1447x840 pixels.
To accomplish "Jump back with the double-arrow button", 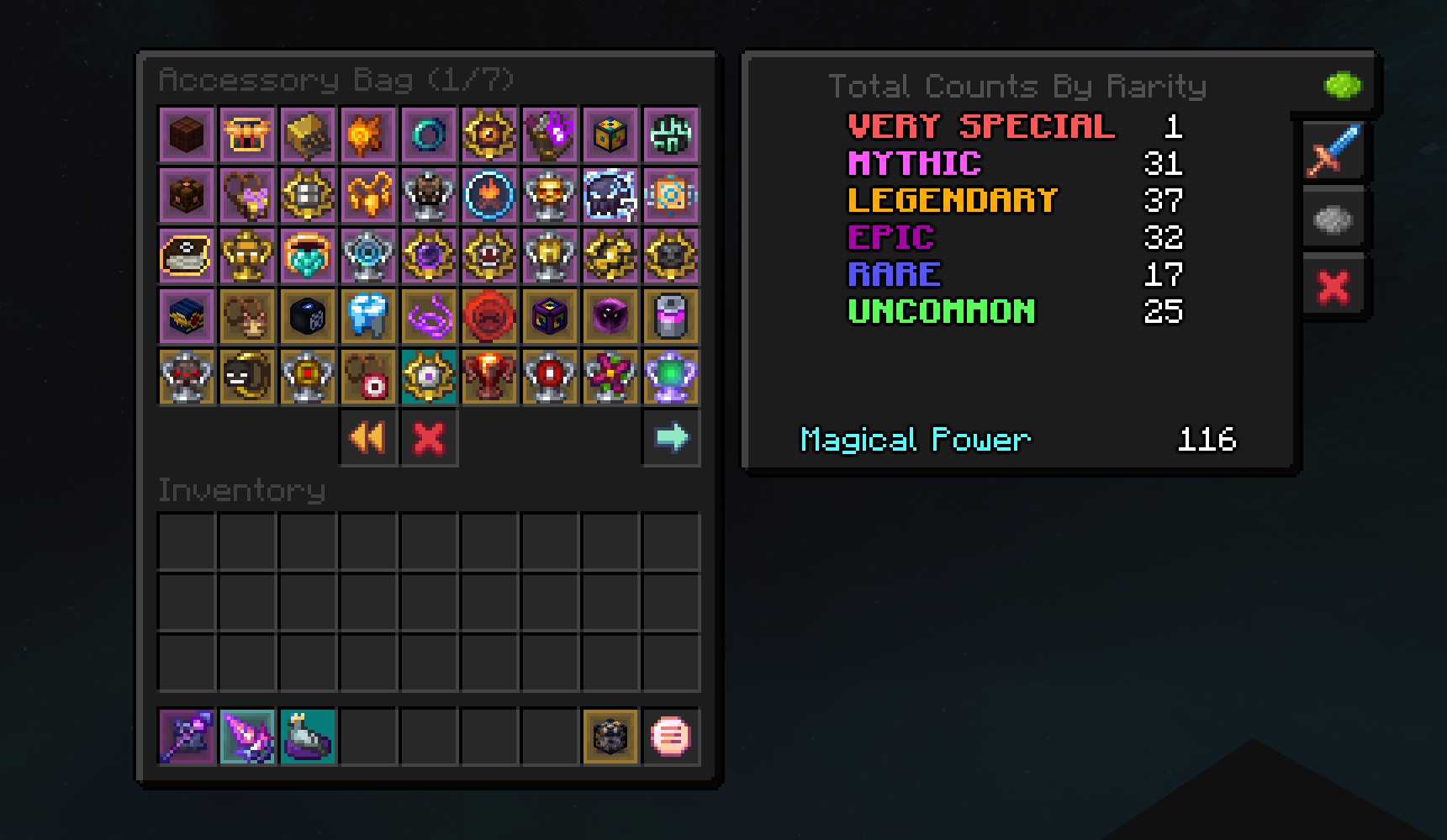I will point(368,437).
